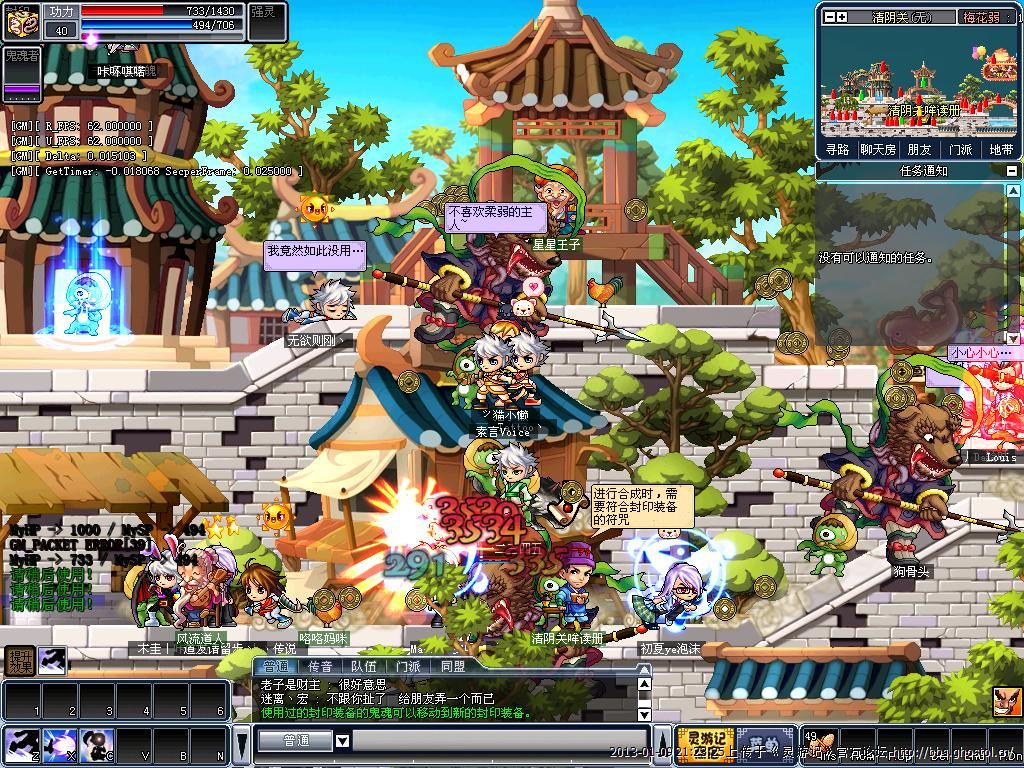Switch to the 同盟 alliance chat tab
This screenshot has width=1024, height=768.
(x=452, y=666)
